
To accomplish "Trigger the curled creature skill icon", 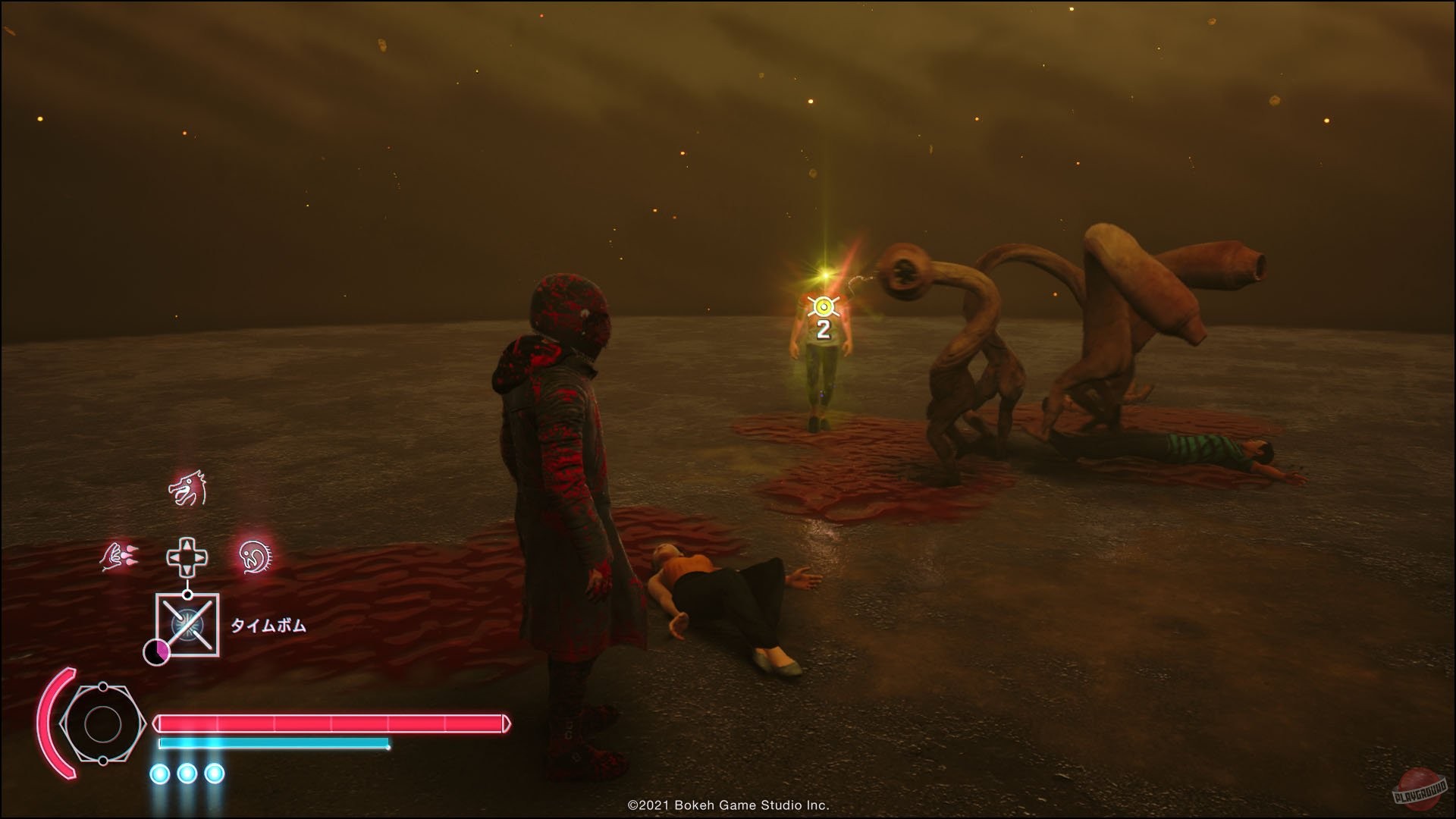I will coord(256,557).
